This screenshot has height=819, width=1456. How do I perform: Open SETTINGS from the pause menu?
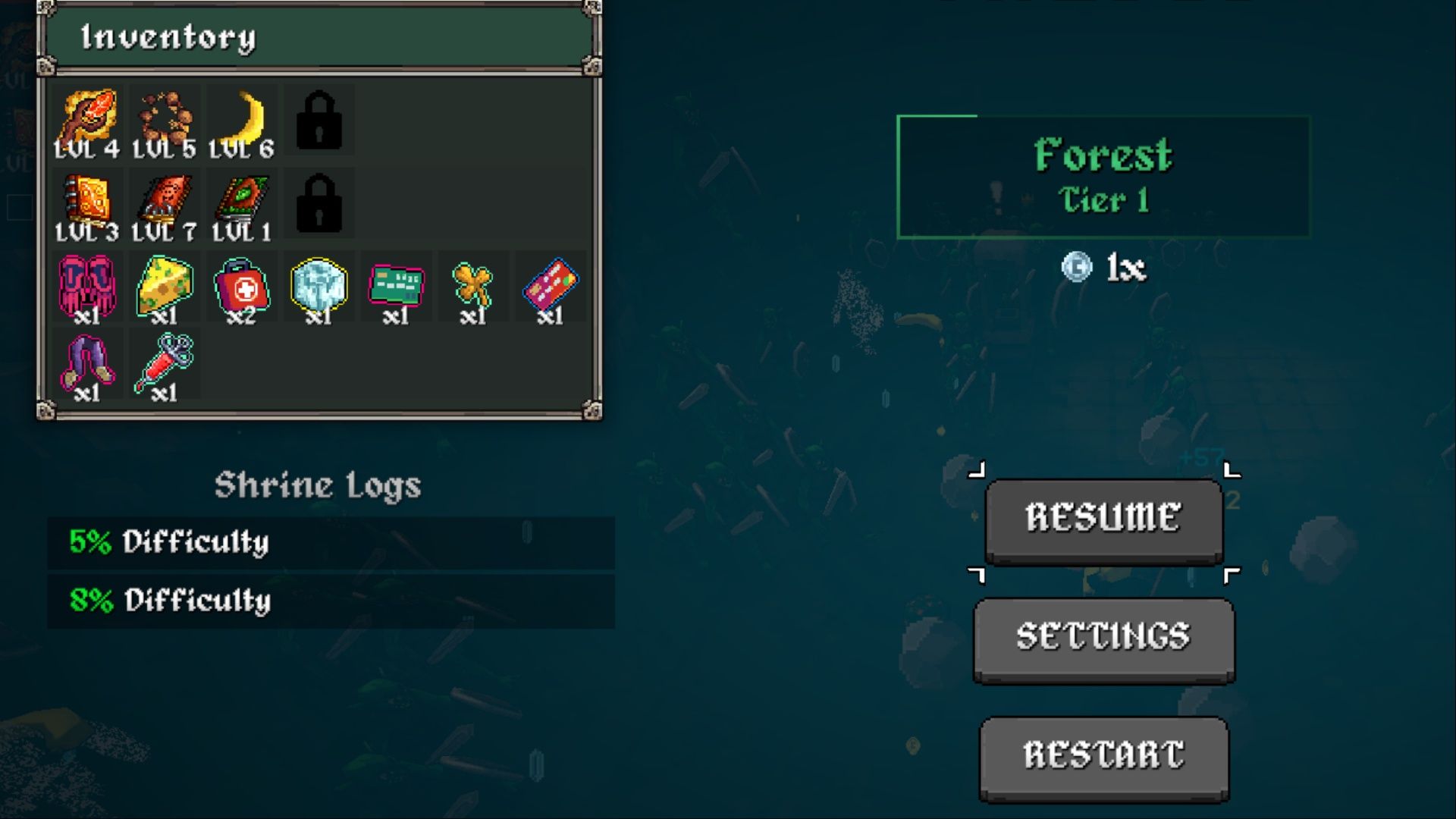(1103, 637)
